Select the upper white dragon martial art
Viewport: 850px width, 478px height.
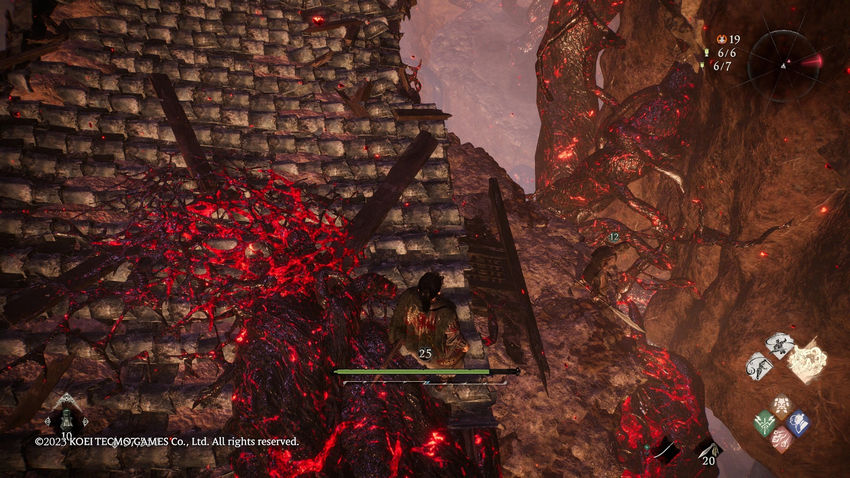[x=779, y=344]
